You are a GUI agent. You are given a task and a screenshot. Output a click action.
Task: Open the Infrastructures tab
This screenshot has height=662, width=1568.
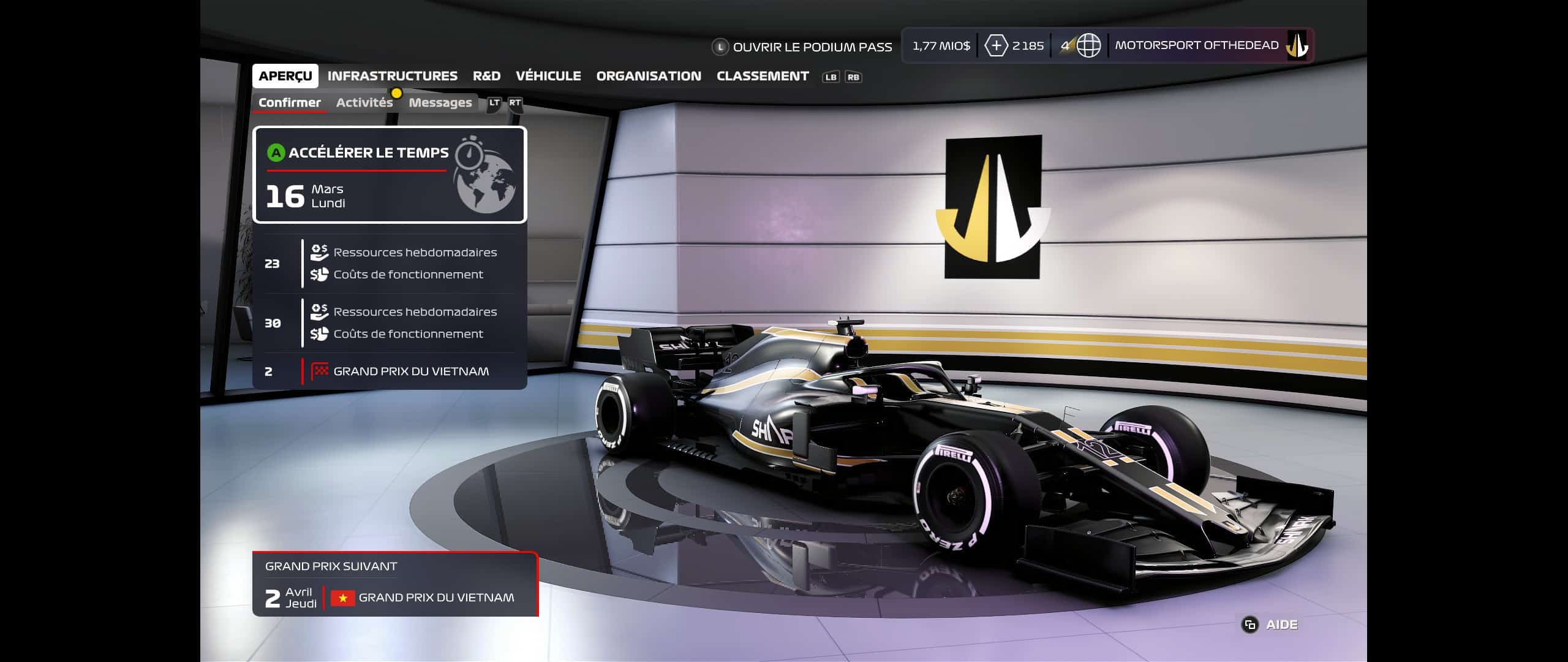click(392, 76)
